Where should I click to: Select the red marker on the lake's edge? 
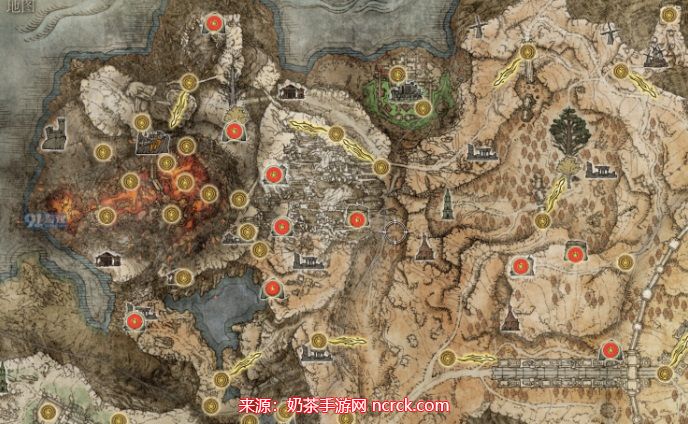coord(272,289)
